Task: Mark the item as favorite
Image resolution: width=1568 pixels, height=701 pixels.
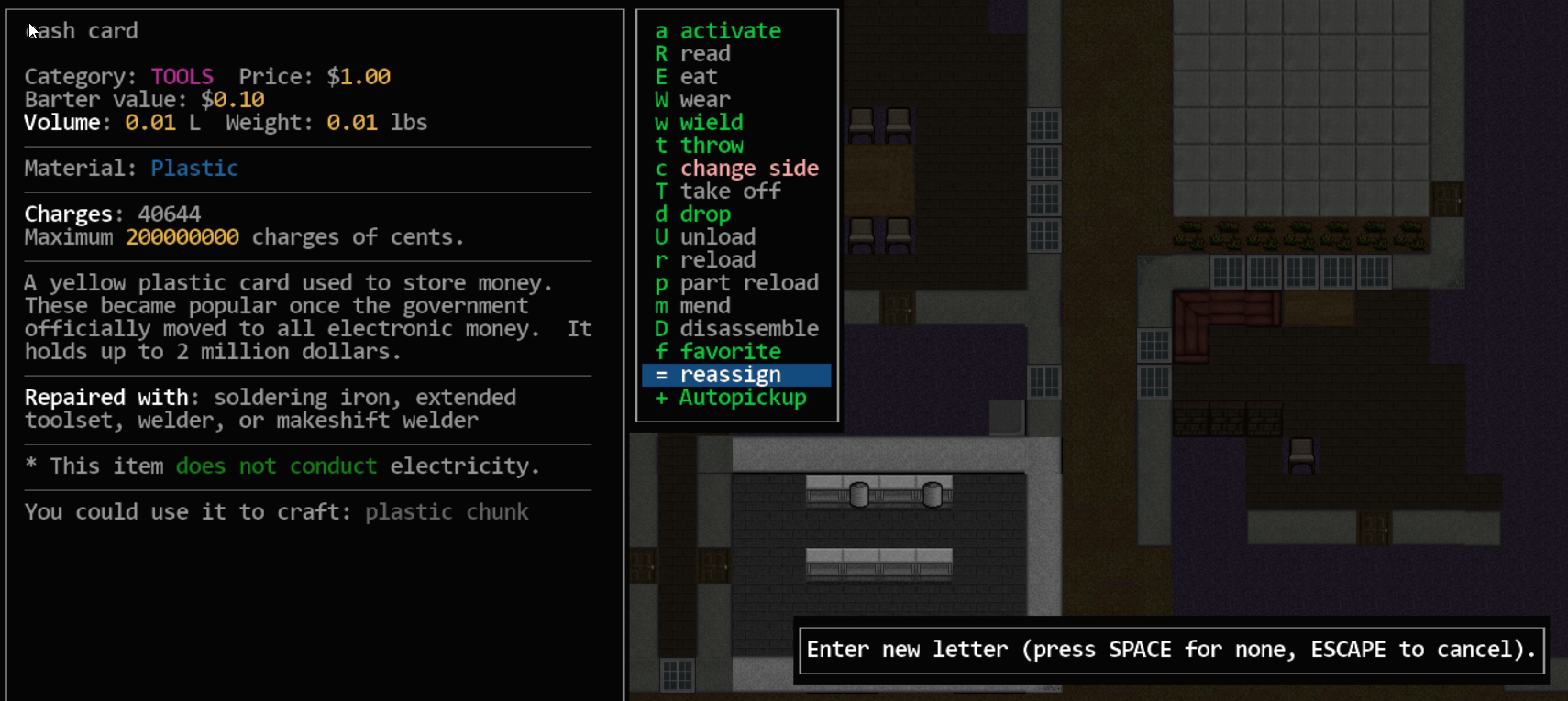Action: [730, 352]
